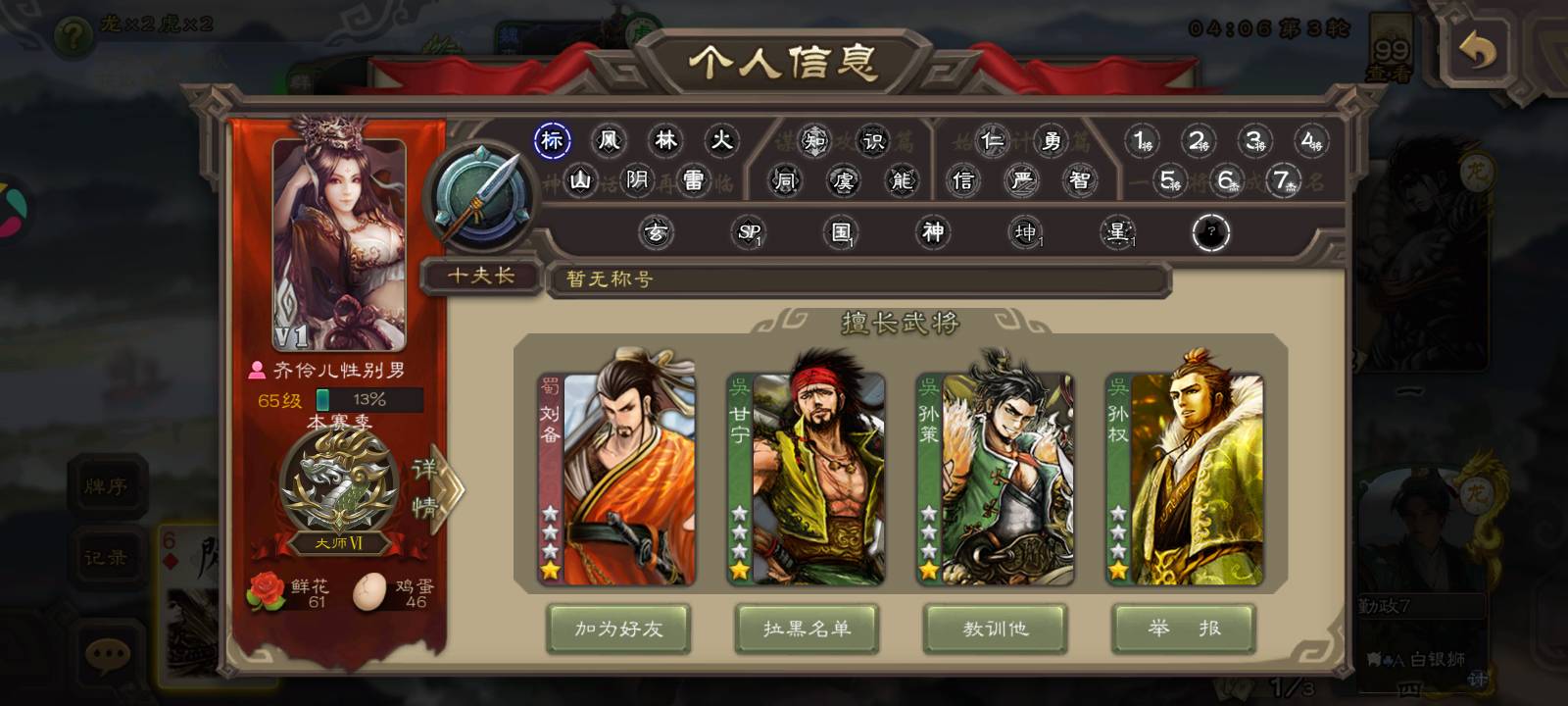Select the 刘备 general card

pyautogui.click(x=616, y=479)
